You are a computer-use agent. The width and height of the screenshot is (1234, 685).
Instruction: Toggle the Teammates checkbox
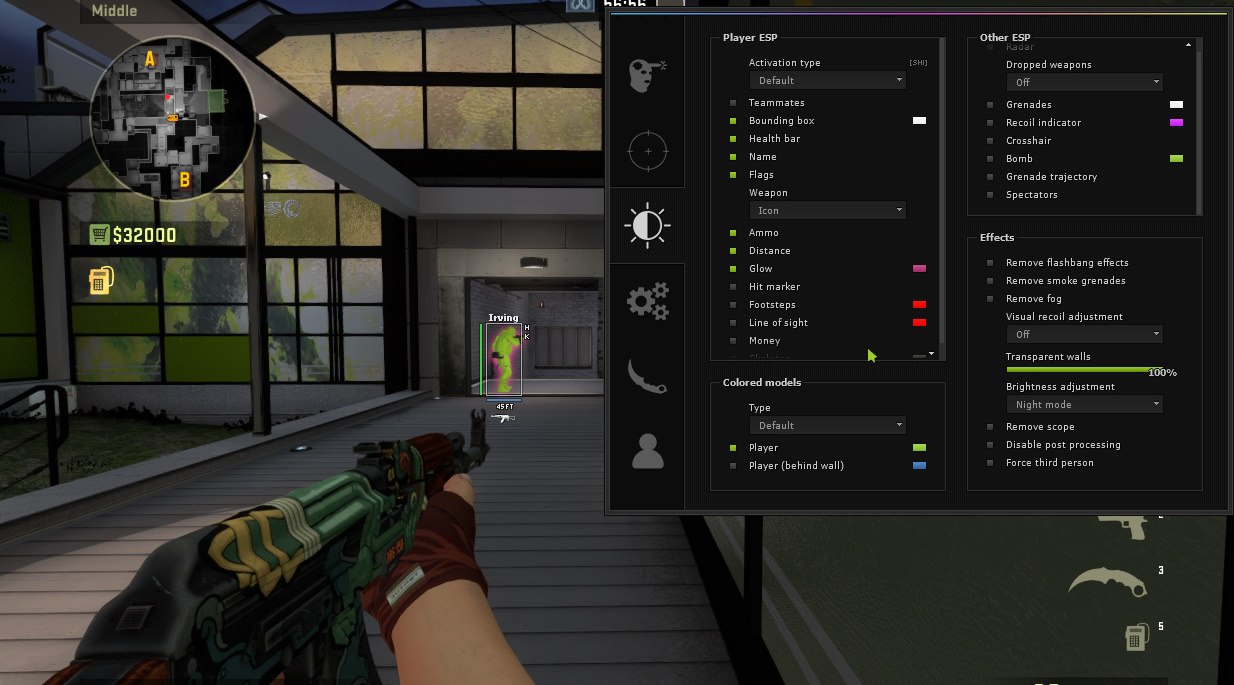pyautogui.click(x=733, y=103)
